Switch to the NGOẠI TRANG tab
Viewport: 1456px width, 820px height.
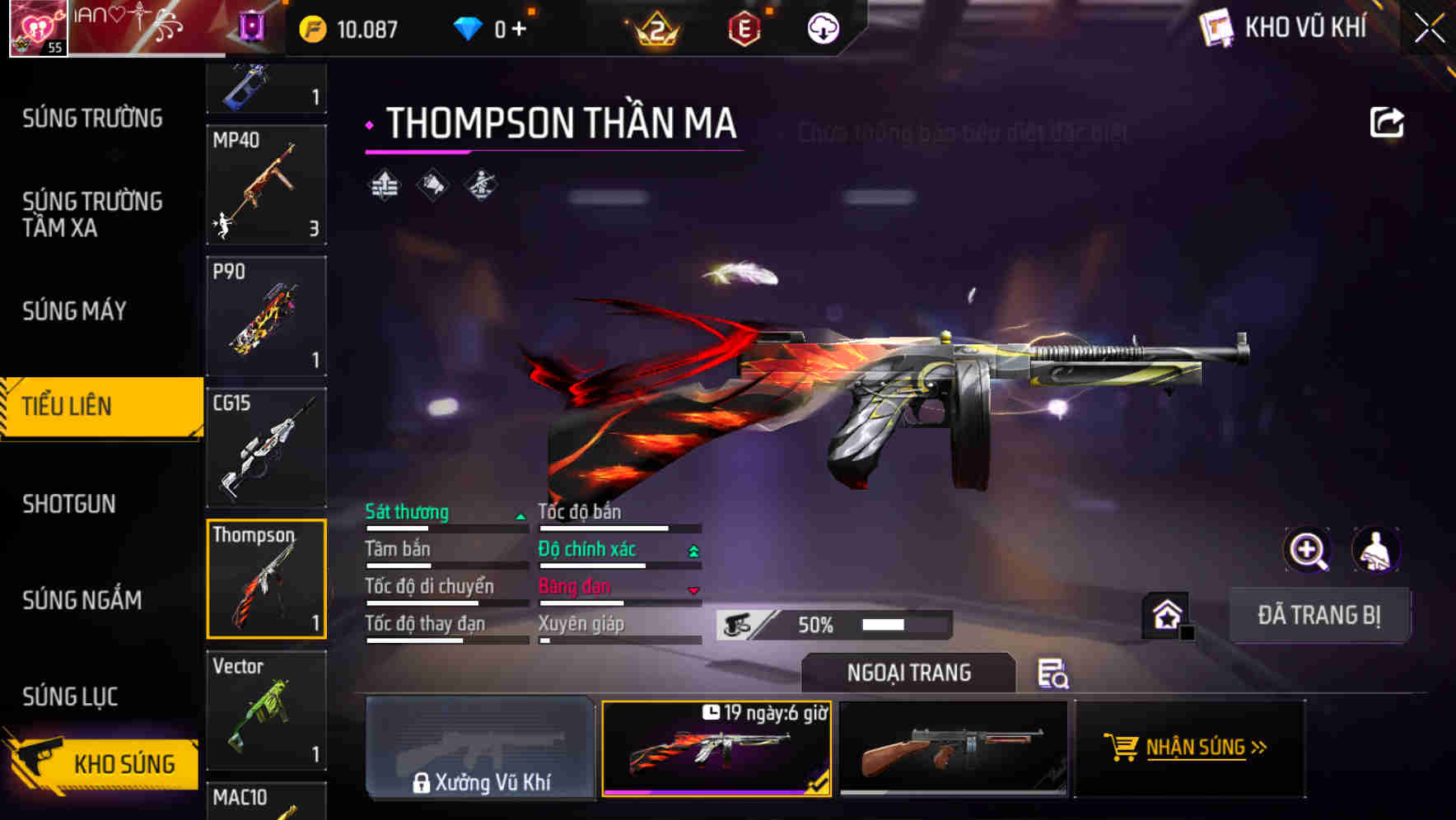908,673
